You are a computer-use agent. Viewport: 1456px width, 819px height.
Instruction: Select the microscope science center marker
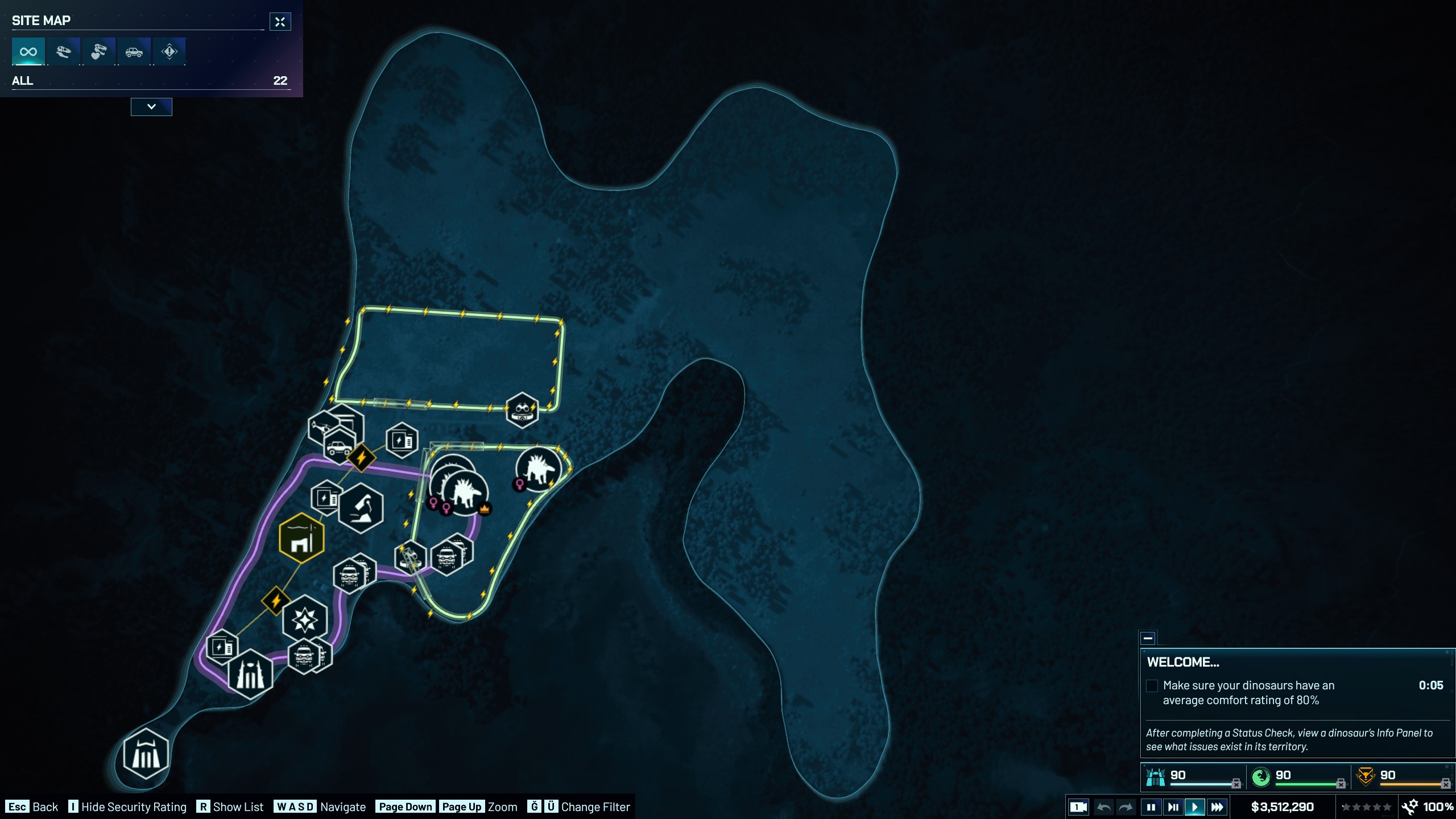[x=361, y=507]
